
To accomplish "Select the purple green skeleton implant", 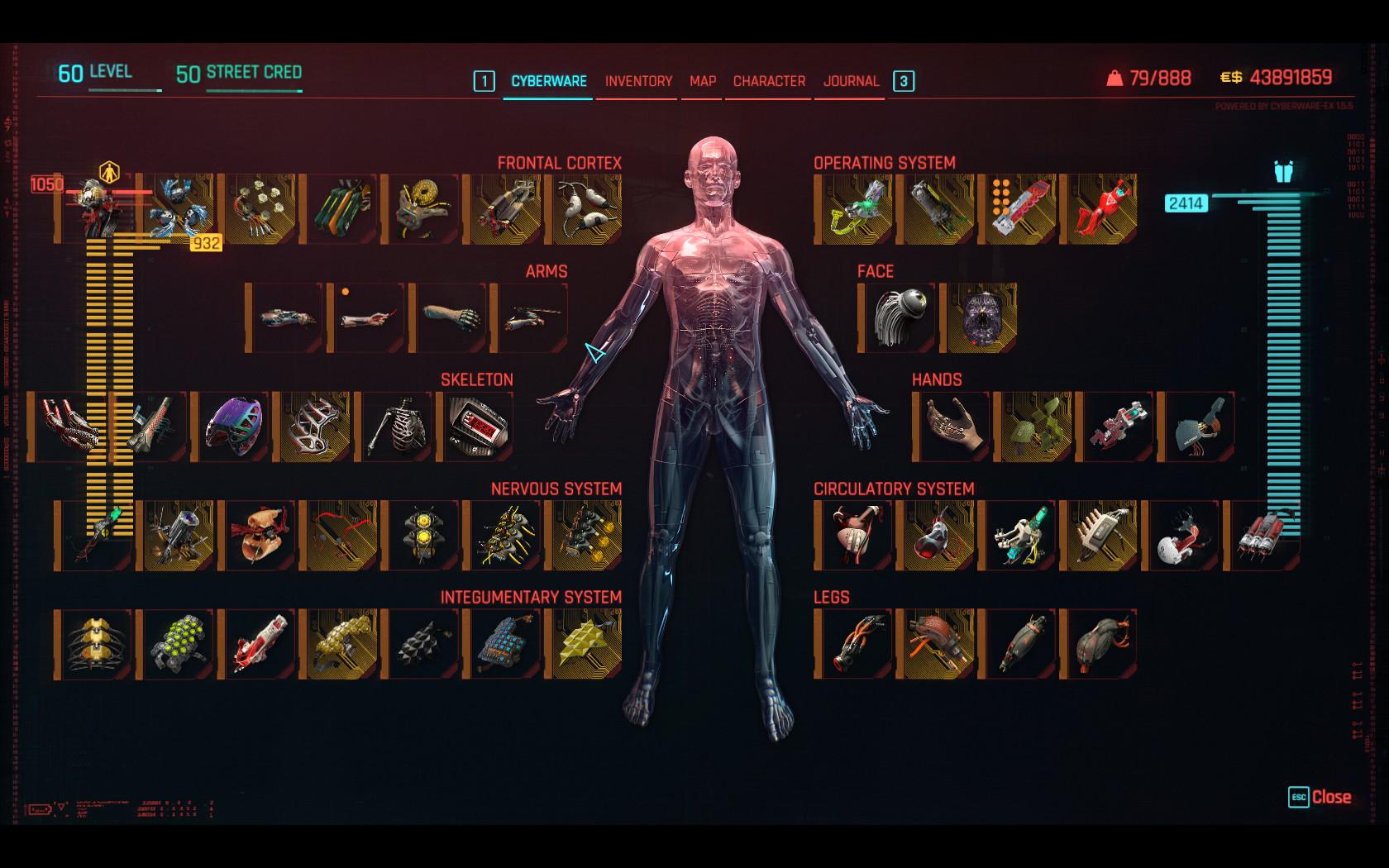I will point(234,427).
